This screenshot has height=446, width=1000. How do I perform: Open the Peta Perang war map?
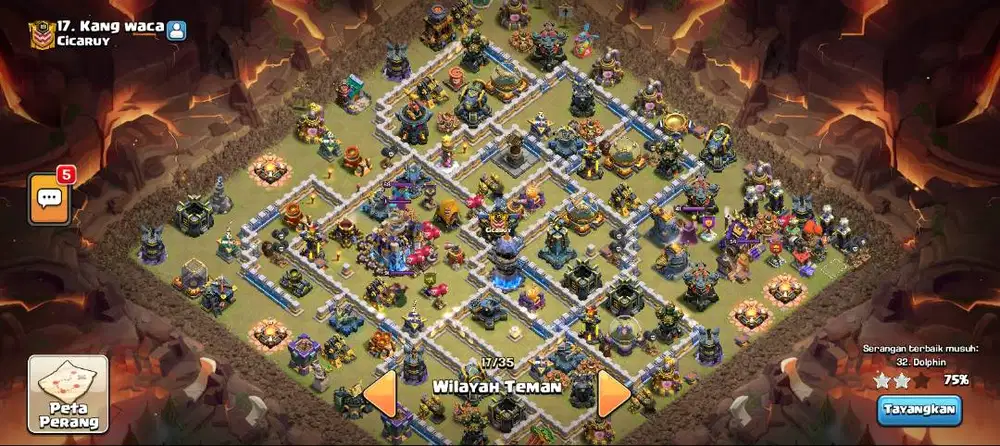(66, 393)
